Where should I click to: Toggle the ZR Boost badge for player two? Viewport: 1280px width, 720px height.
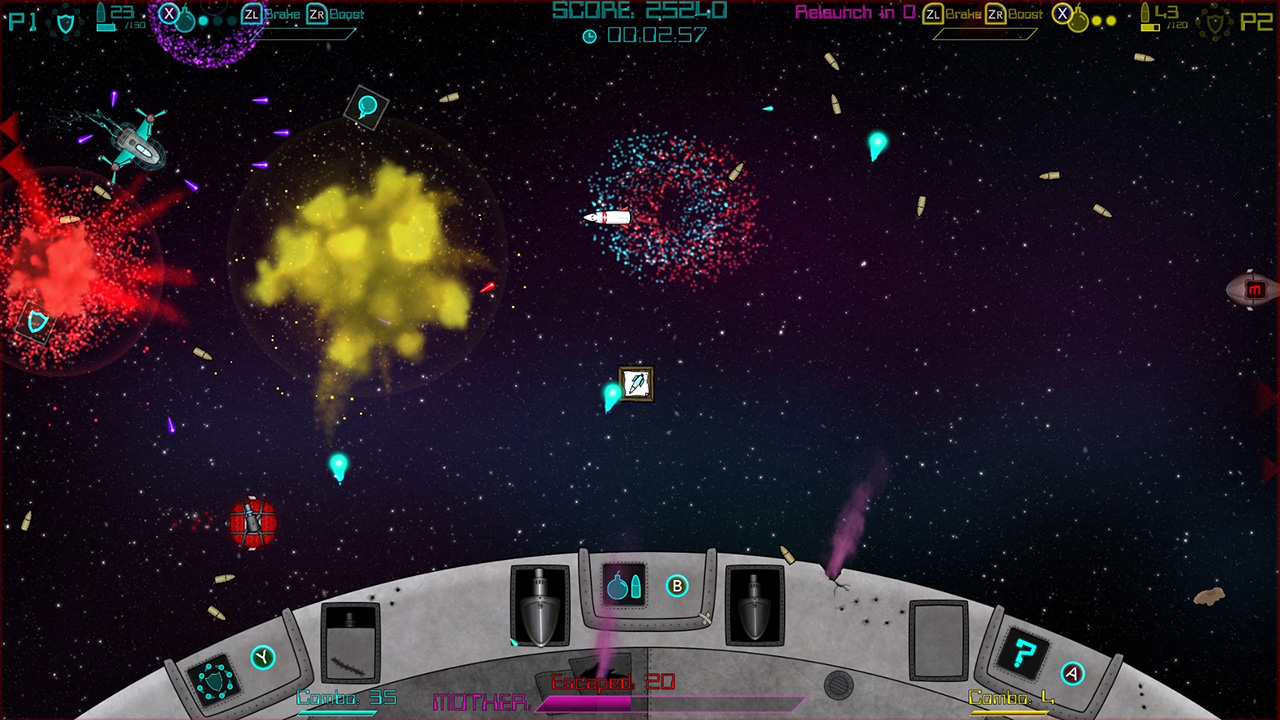click(x=994, y=13)
